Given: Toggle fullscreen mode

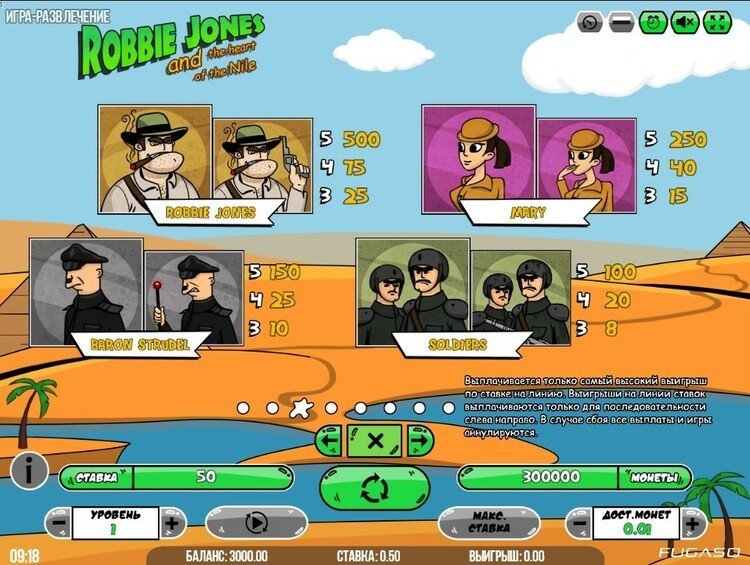Looking at the screenshot, I should point(717,22).
